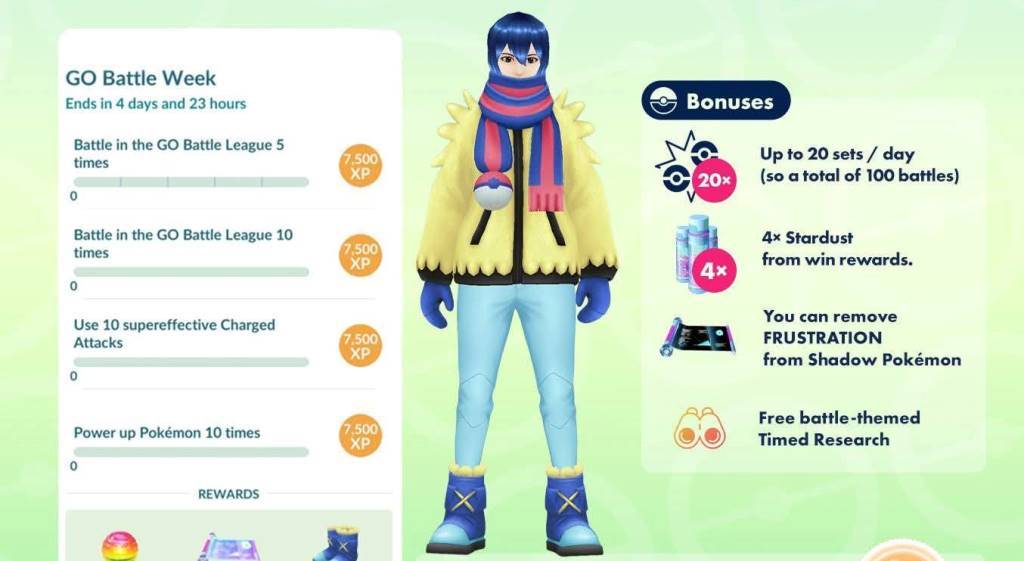
Task: Tap the GO Battle Week title
Action: pos(141,78)
